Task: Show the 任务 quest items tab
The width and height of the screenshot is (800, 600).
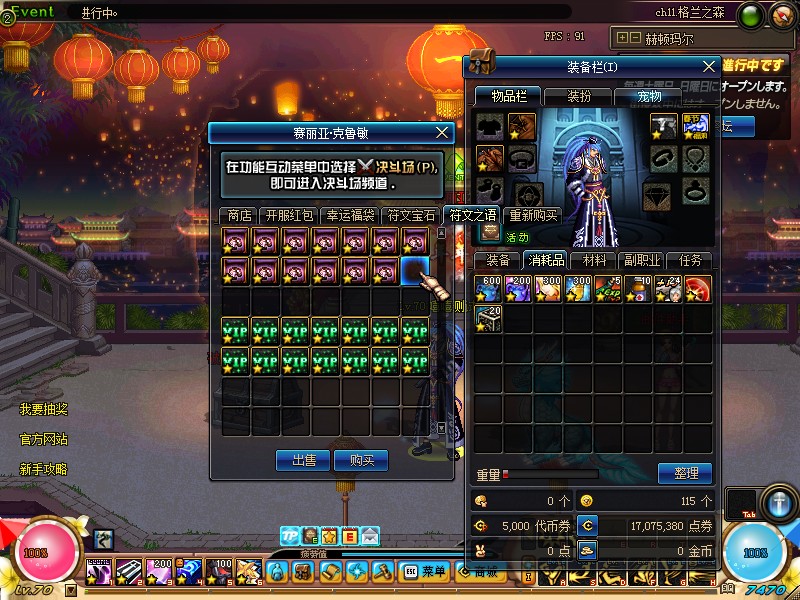Action: [690, 261]
